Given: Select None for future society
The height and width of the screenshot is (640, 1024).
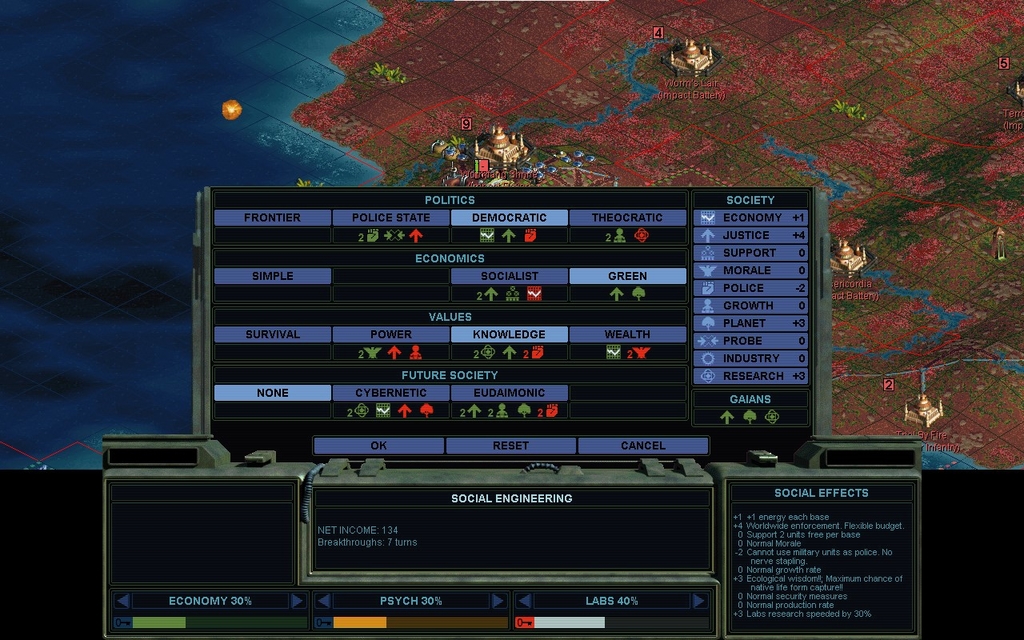Looking at the screenshot, I should point(272,393).
